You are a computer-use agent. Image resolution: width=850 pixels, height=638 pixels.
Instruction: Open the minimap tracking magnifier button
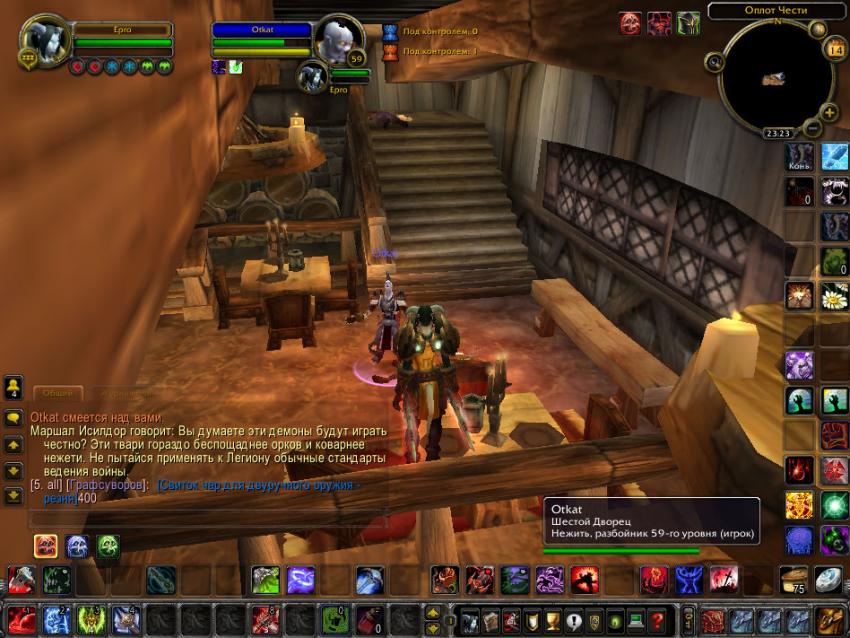(x=714, y=61)
